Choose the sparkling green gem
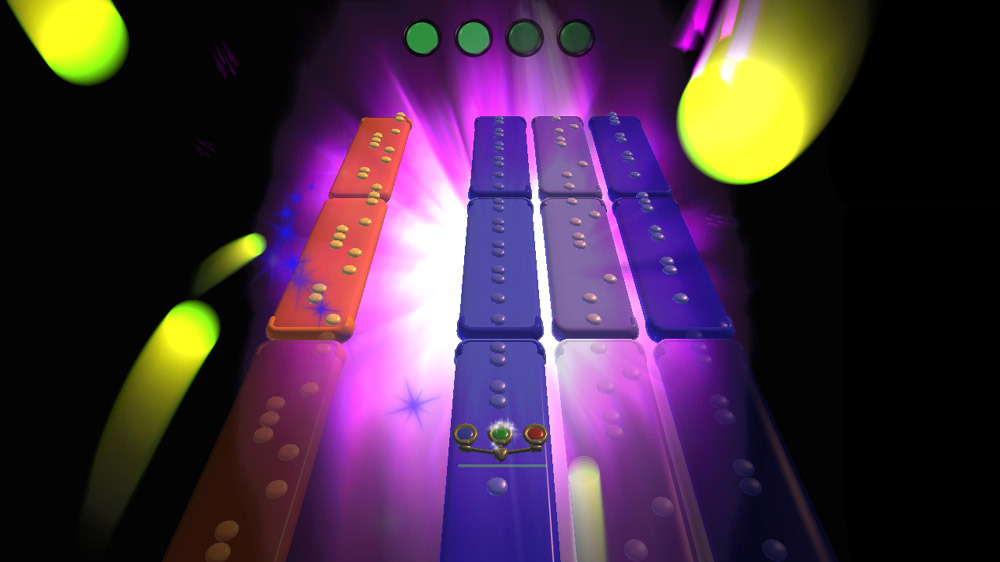 click(500, 434)
